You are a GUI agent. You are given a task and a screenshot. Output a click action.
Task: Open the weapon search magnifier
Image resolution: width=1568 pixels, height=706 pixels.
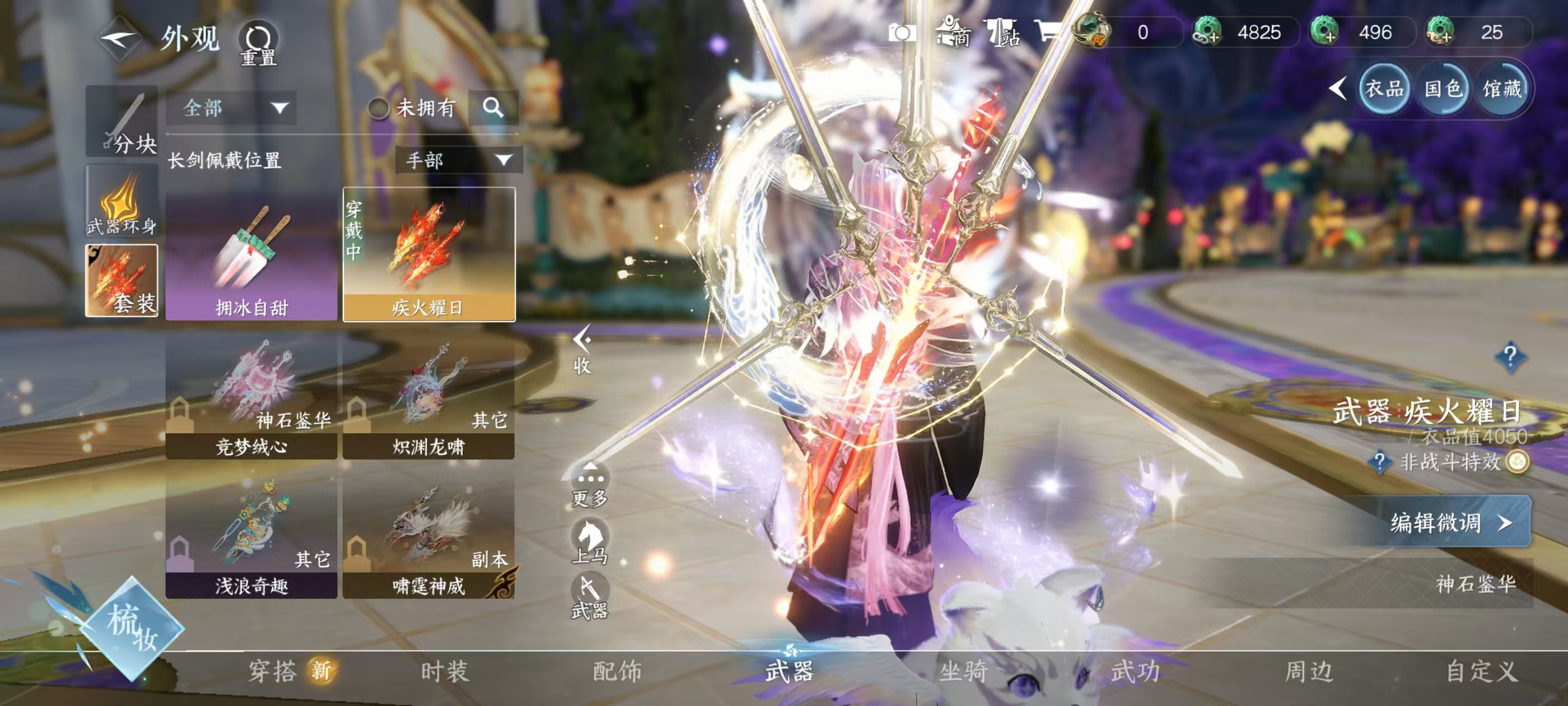[x=493, y=108]
